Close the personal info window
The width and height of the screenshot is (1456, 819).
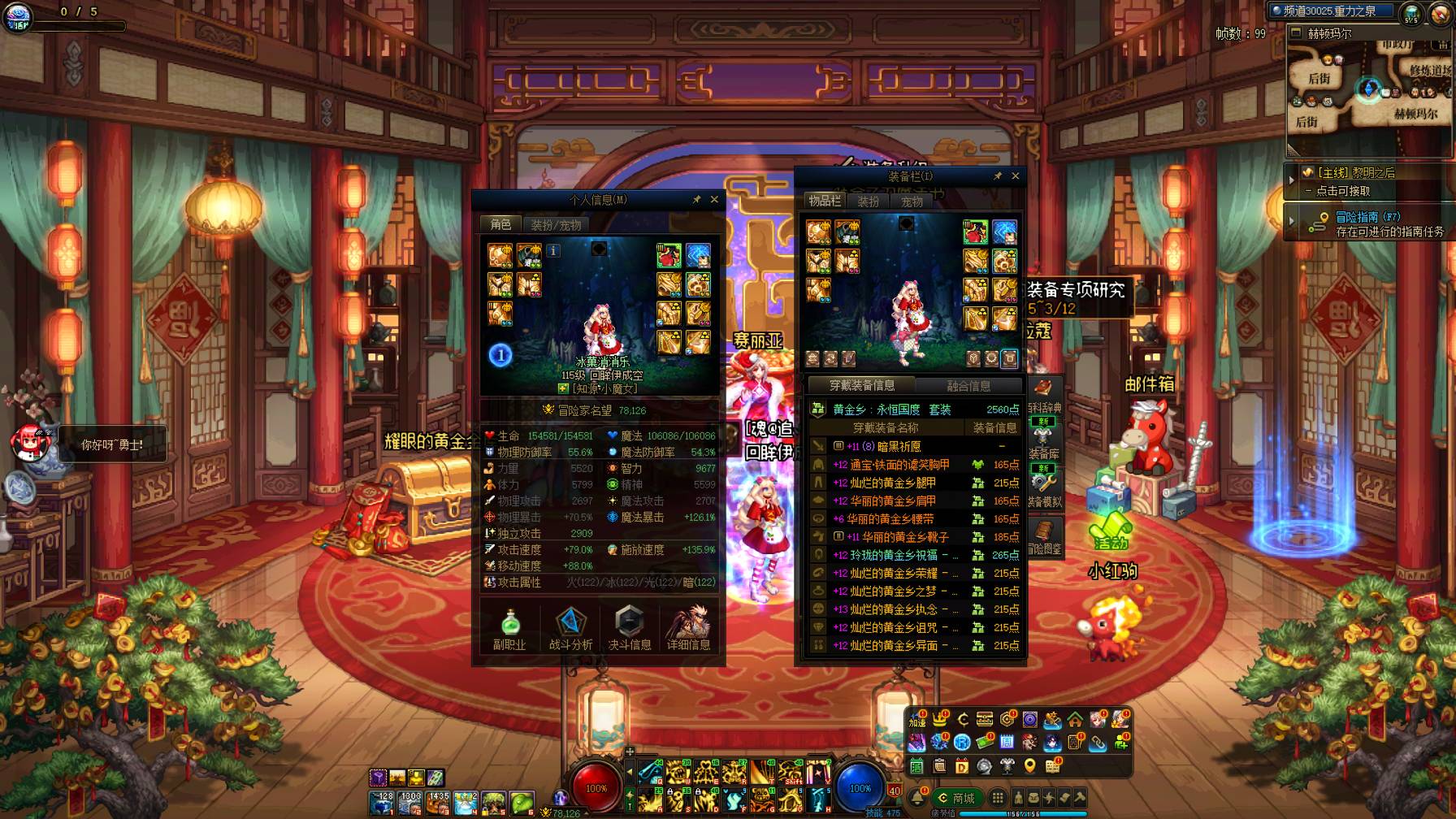[714, 199]
